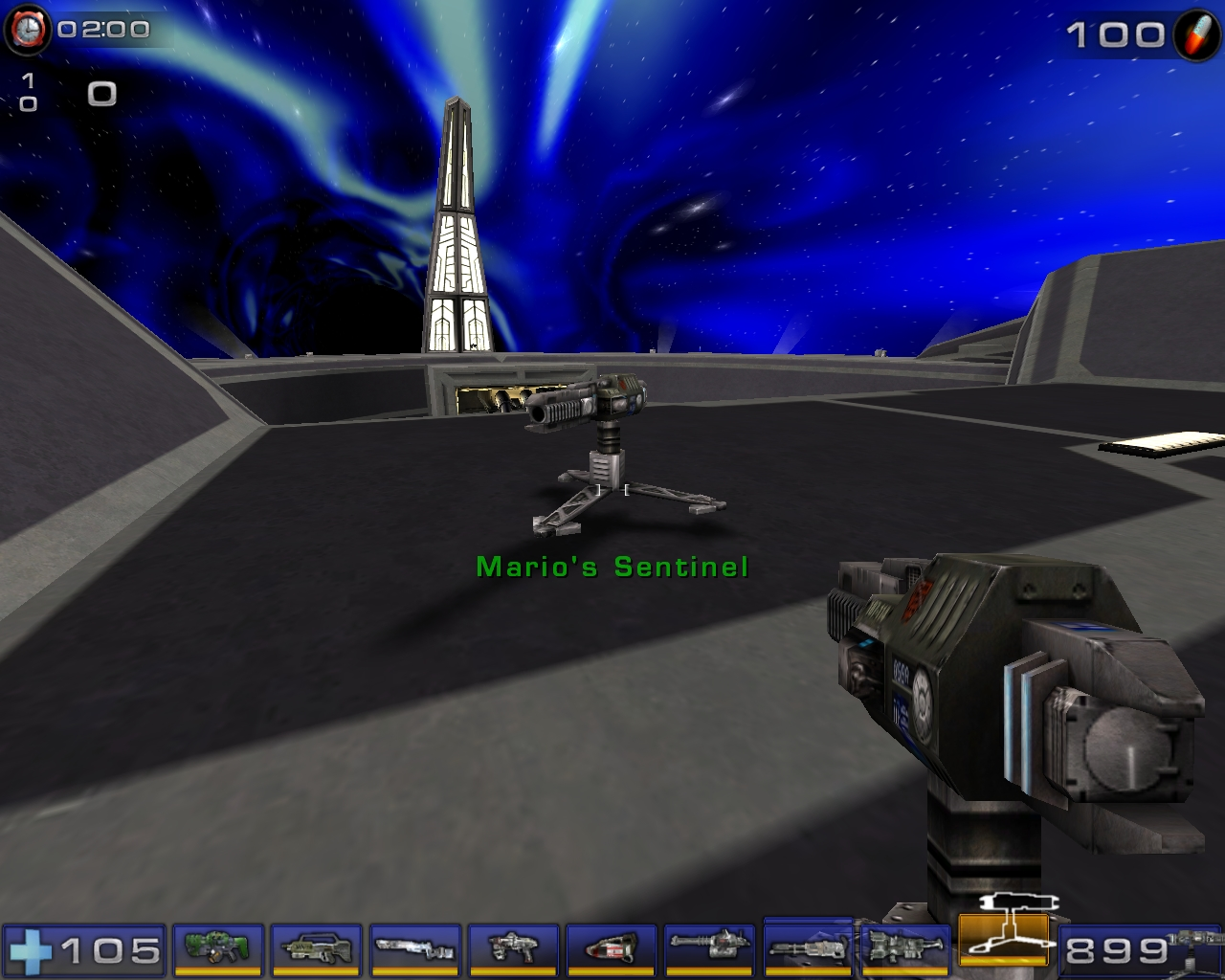Click the alarm clock timer icon
Screen dimensions: 1225x980
(27, 28)
